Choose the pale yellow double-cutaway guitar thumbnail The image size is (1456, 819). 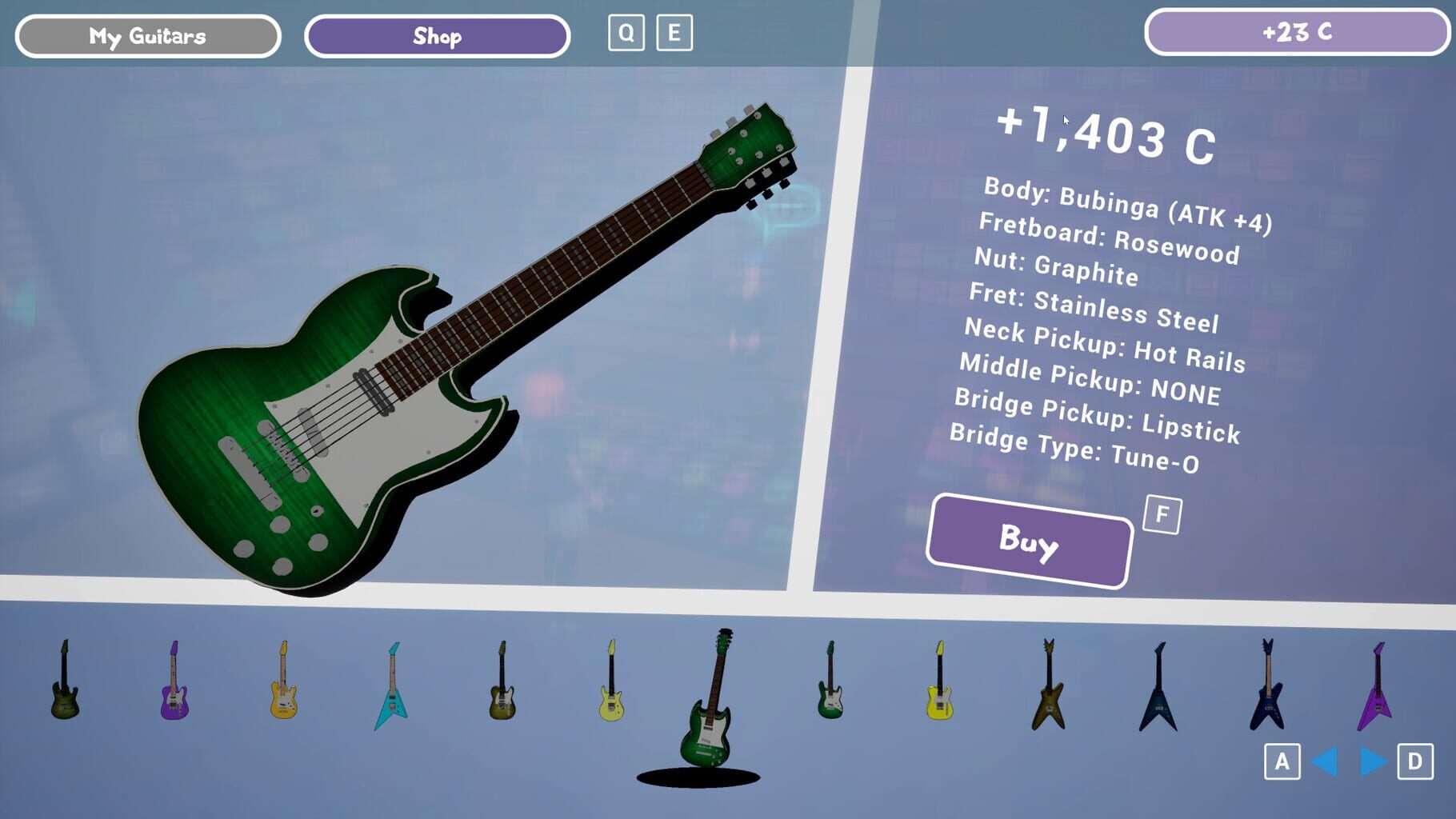click(612, 702)
